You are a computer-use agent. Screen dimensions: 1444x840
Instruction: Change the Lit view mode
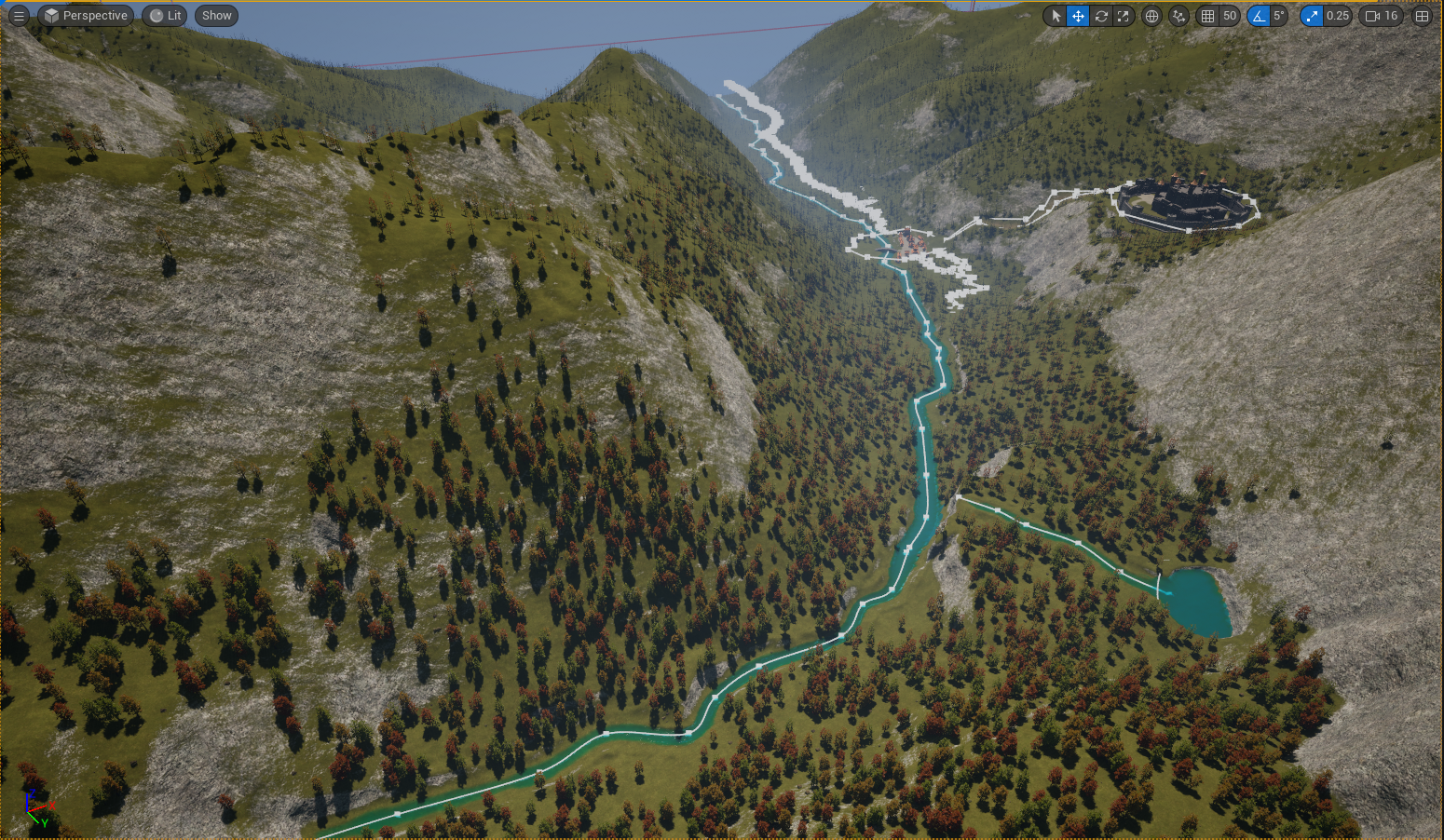(x=165, y=16)
